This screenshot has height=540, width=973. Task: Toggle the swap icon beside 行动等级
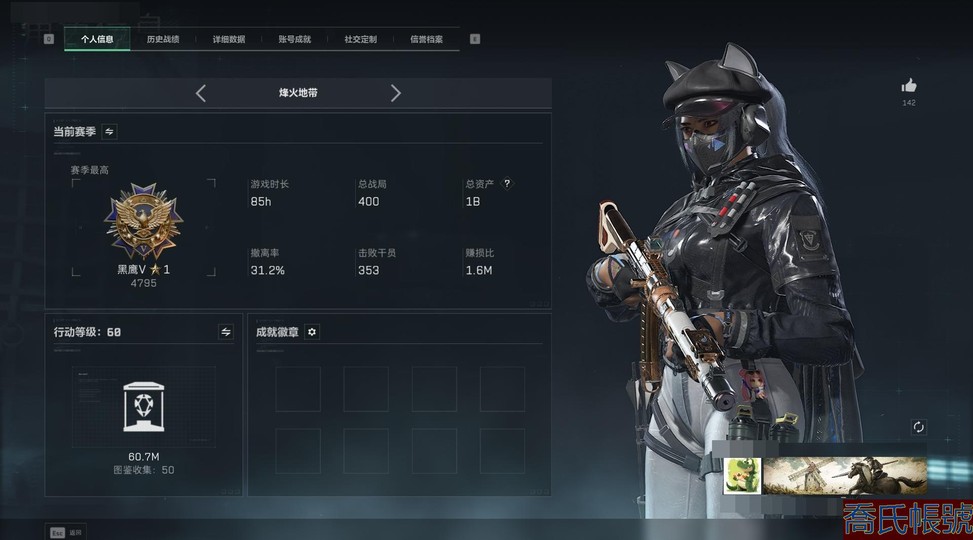(226, 331)
